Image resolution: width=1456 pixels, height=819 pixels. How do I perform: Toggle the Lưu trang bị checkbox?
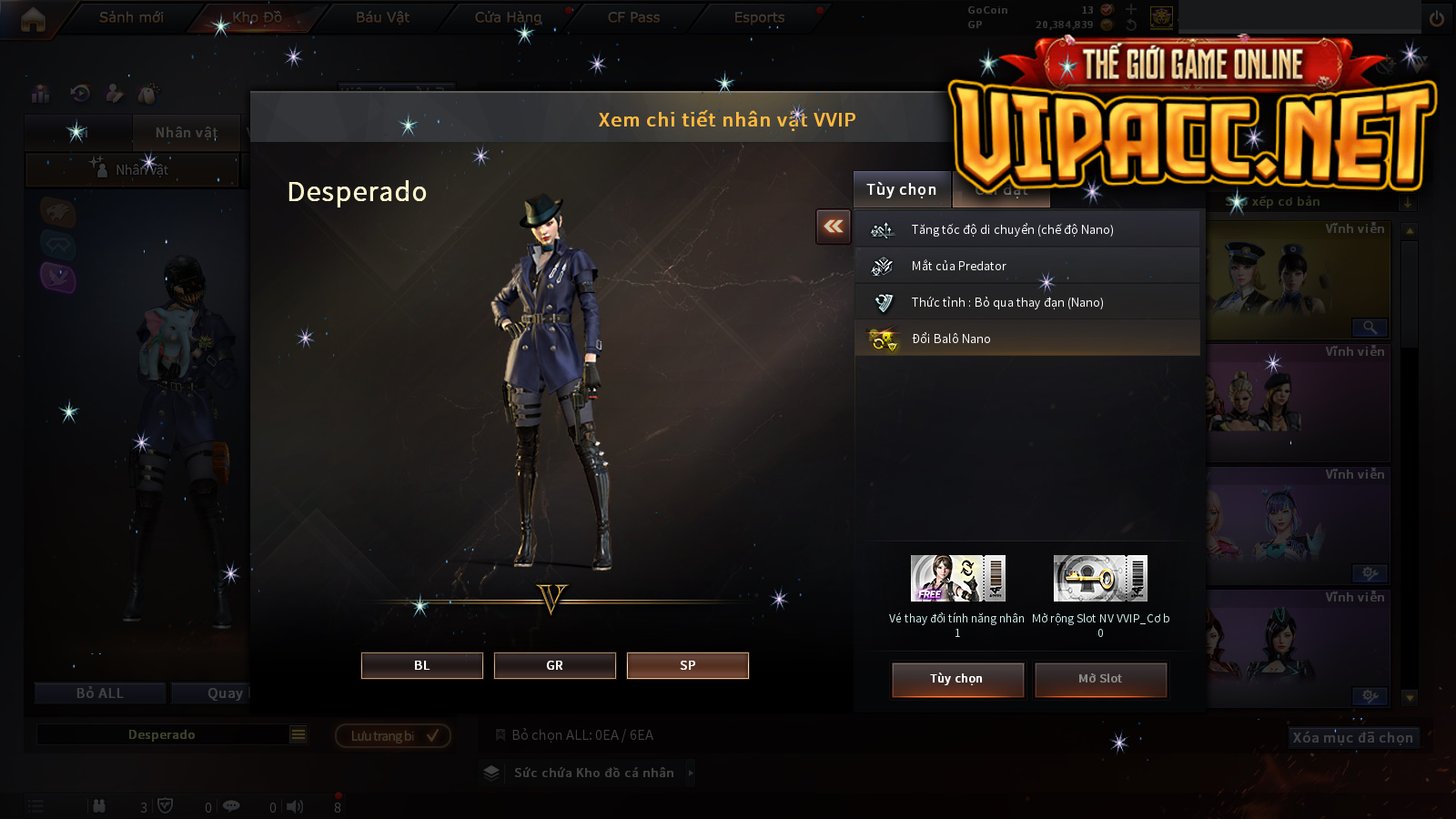pyautogui.click(x=432, y=735)
